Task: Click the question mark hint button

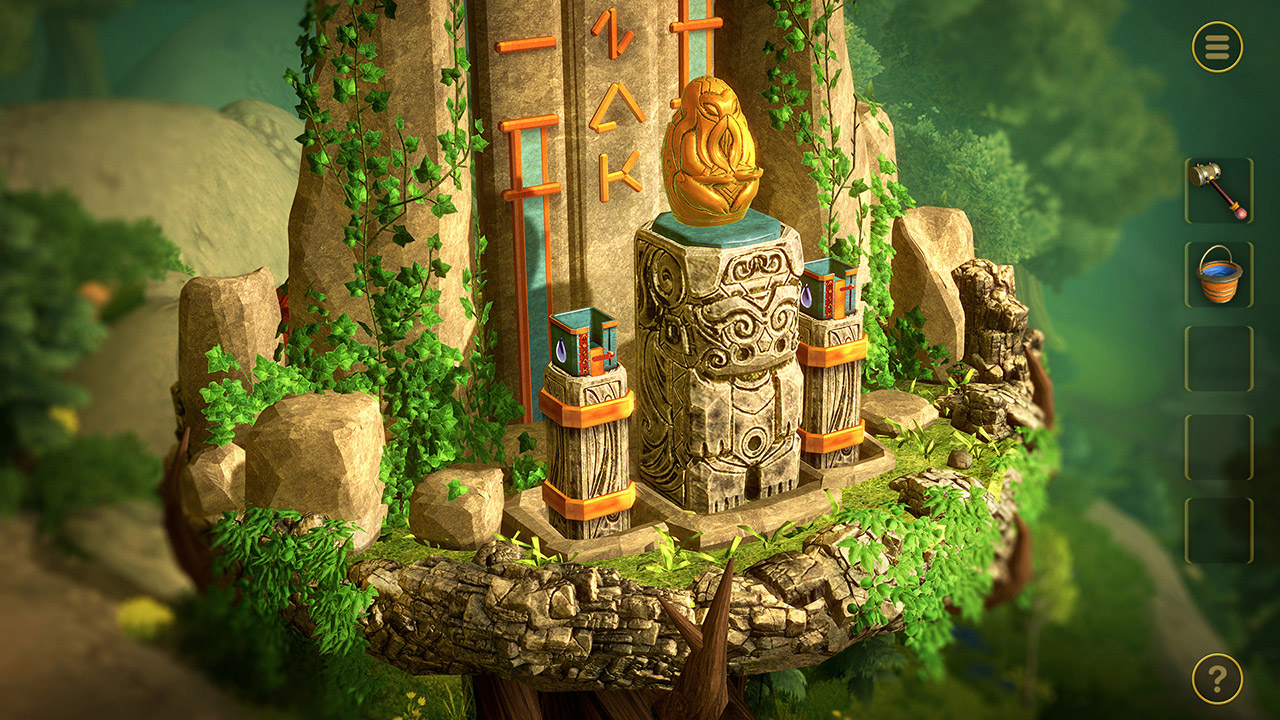Action: tap(1212, 678)
